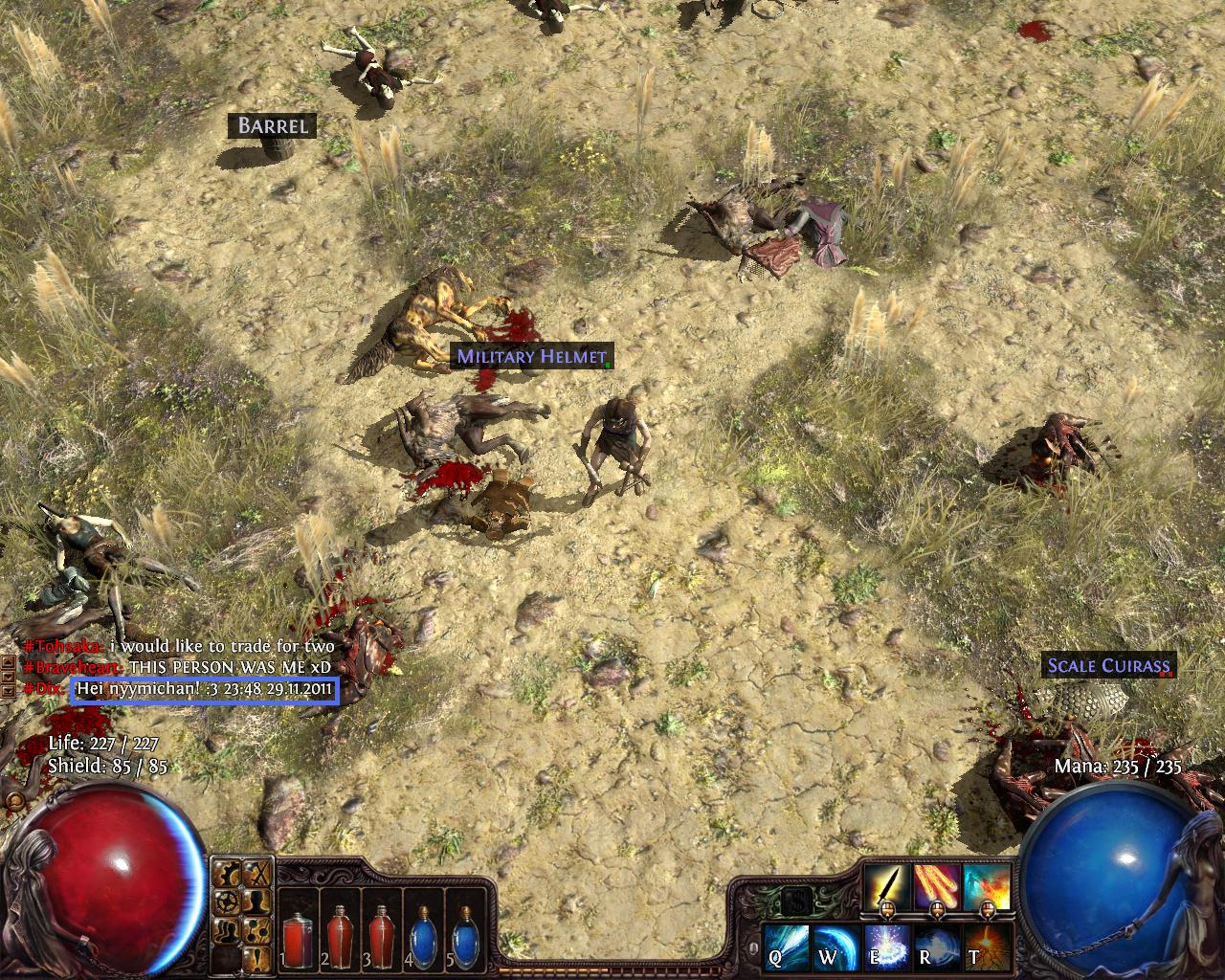The width and height of the screenshot is (1225, 980).
Task: Open the single silhouette character button
Action: (256, 901)
